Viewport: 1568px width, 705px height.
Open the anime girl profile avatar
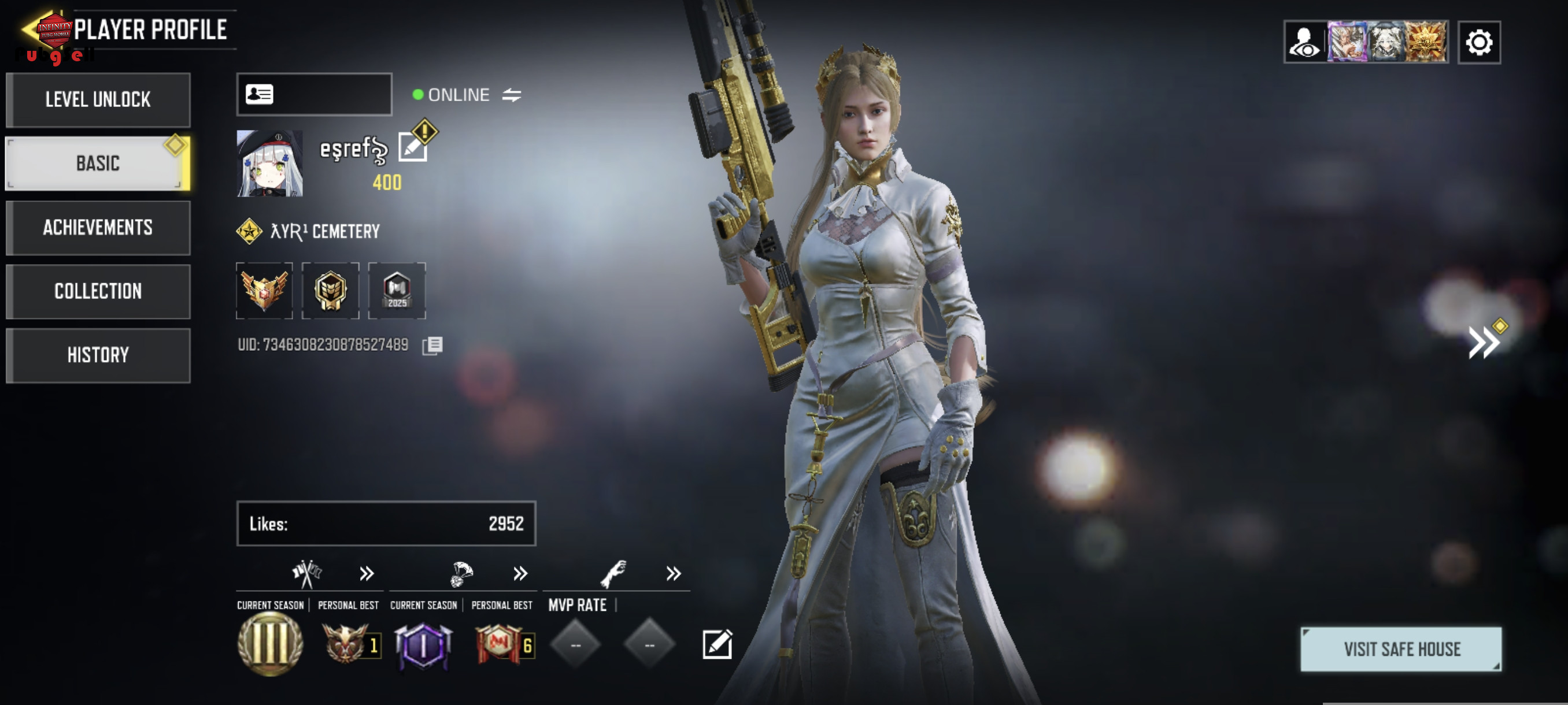269,163
